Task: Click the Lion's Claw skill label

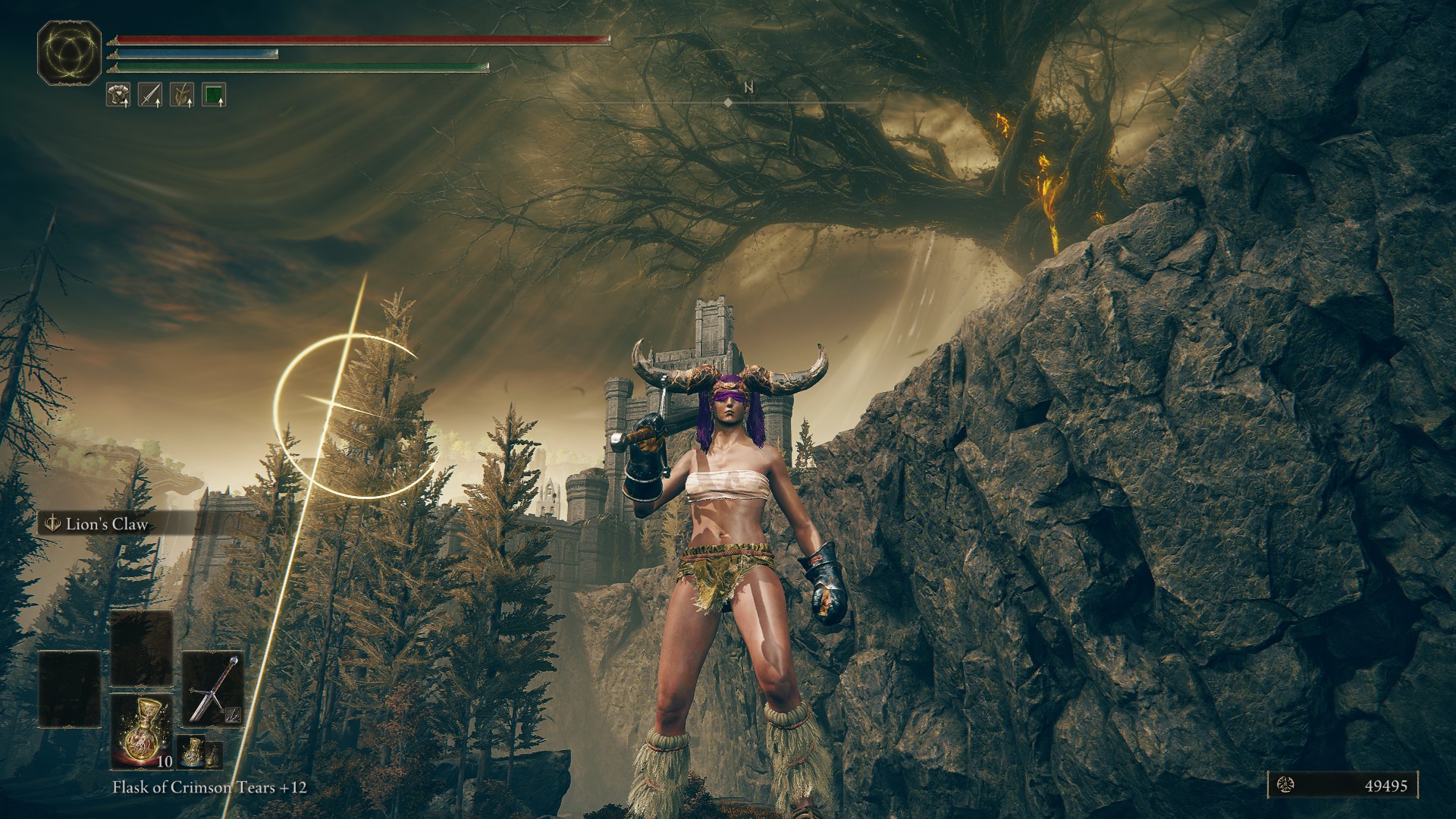Action: (105, 524)
